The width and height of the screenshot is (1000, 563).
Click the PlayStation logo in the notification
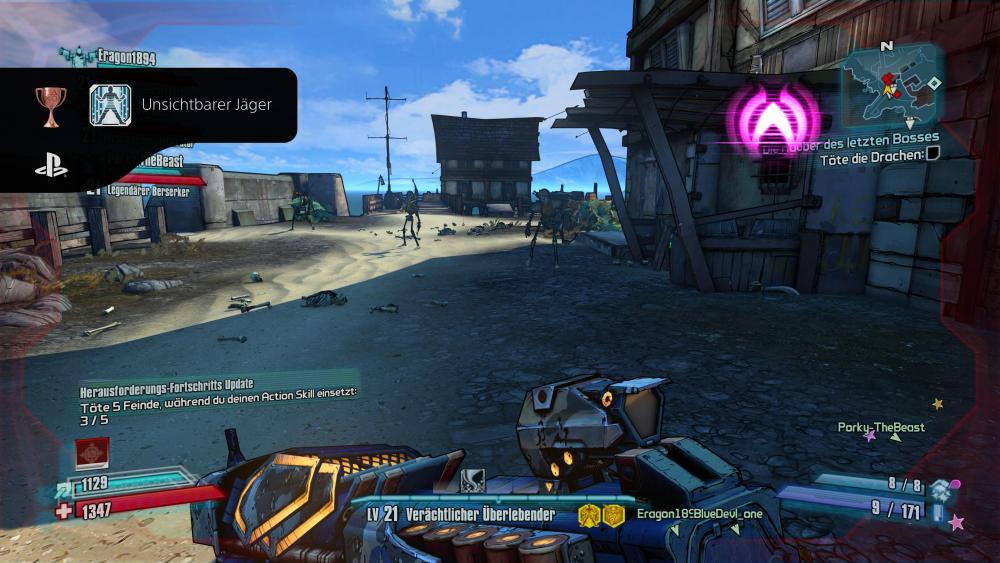click(51, 167)
